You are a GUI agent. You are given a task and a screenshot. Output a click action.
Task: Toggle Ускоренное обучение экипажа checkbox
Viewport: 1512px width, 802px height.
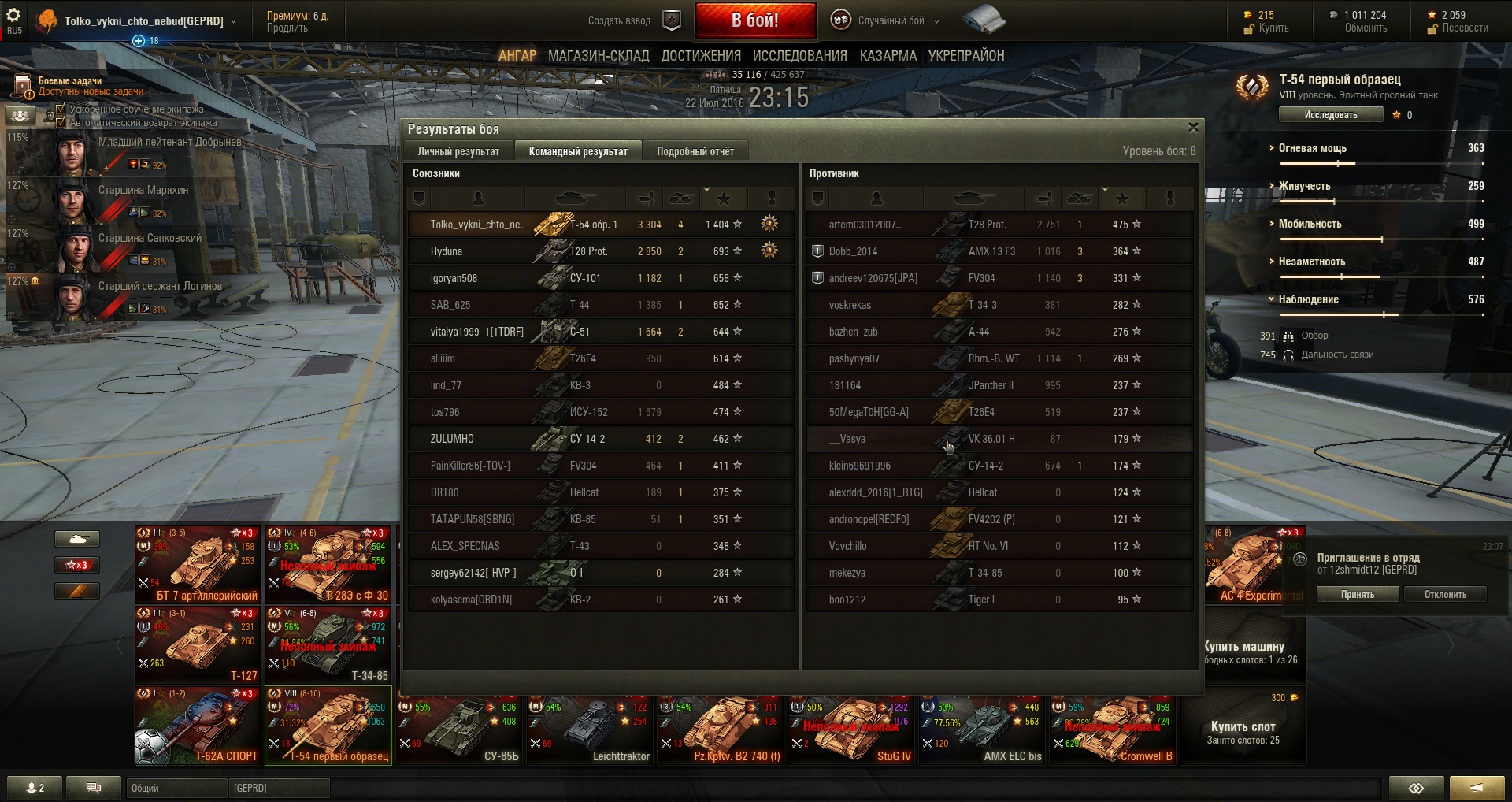(61, 109)
